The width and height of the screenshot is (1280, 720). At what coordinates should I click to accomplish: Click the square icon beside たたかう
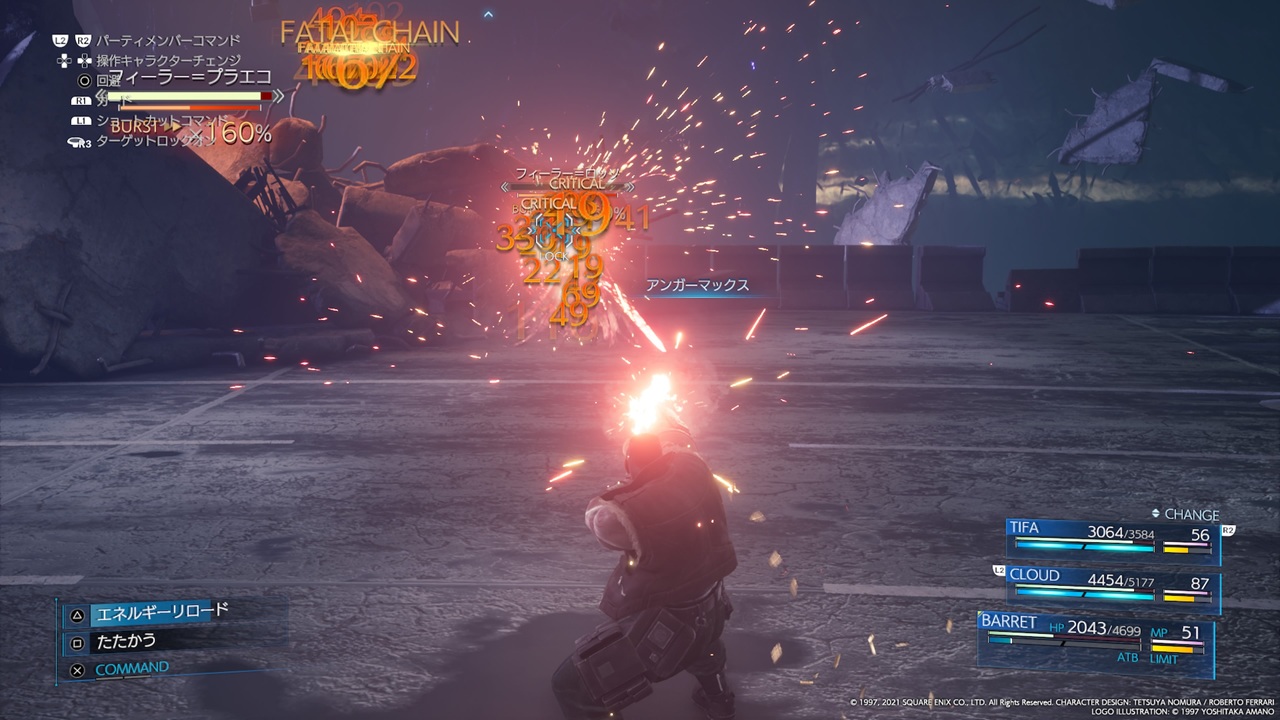(76, 641)
